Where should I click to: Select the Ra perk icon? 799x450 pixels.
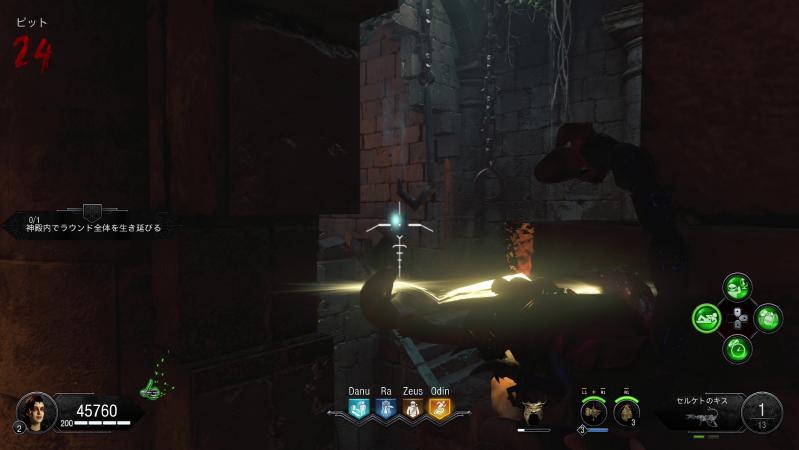coord(386,408)
